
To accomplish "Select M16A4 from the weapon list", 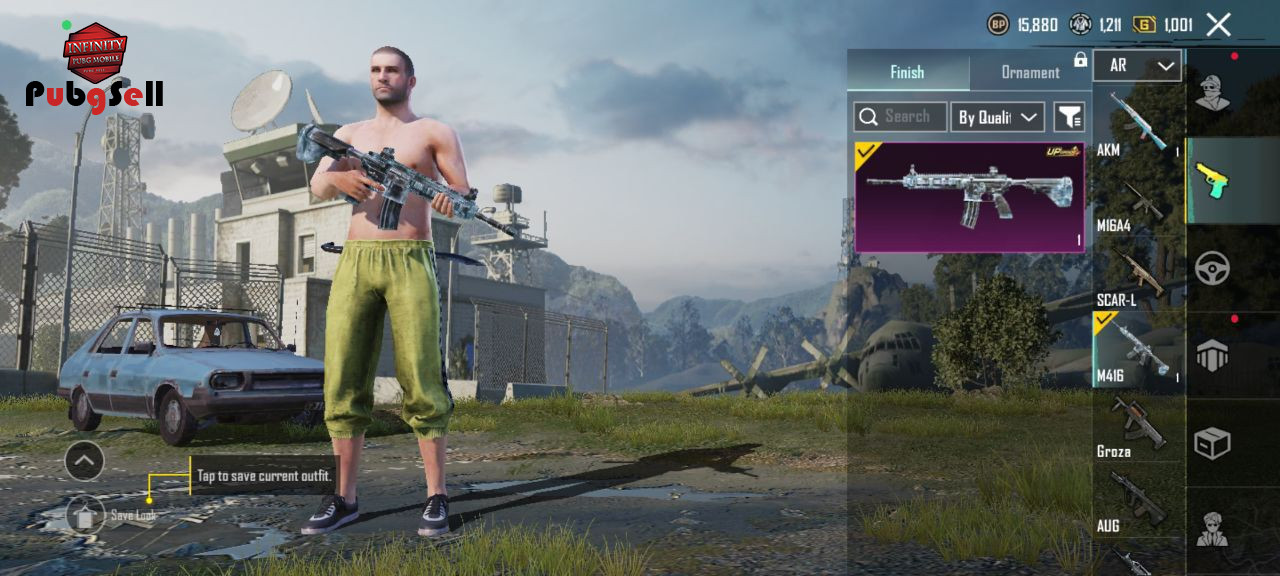I will (x=1139, y=205).
